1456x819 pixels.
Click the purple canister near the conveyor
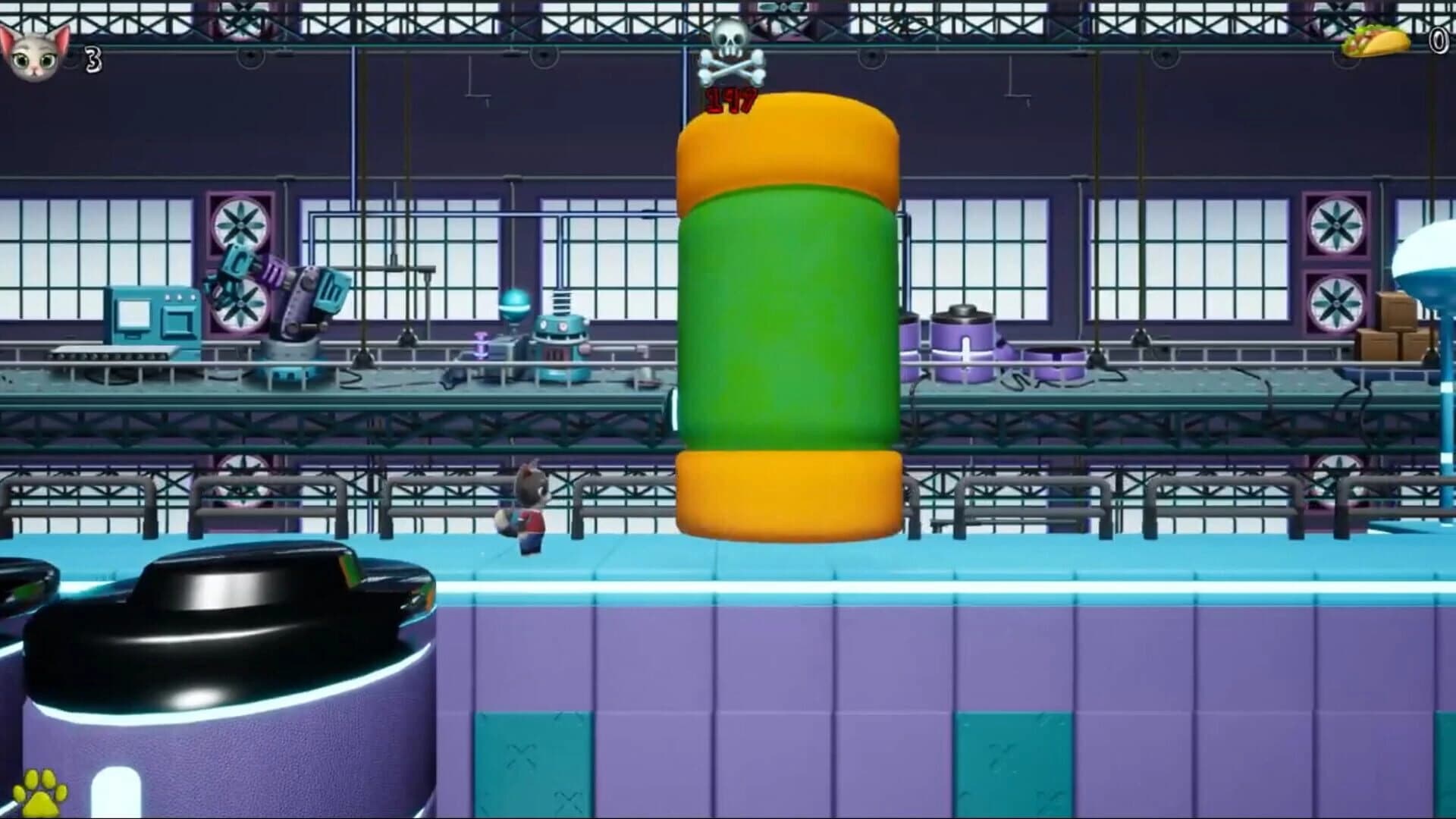coord(965,337)
